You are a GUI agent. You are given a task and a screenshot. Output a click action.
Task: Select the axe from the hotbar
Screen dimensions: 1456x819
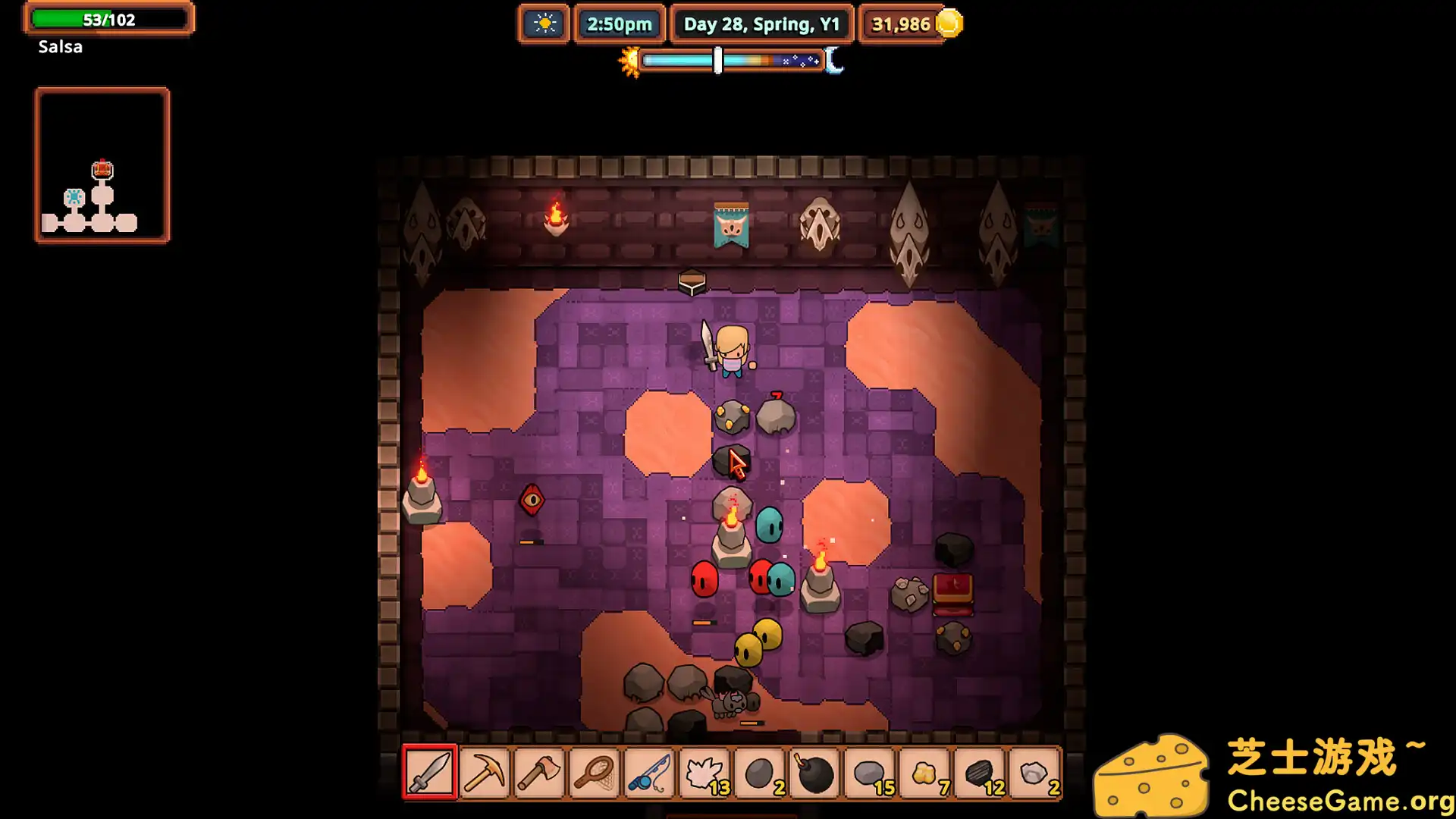click(540, 773)
